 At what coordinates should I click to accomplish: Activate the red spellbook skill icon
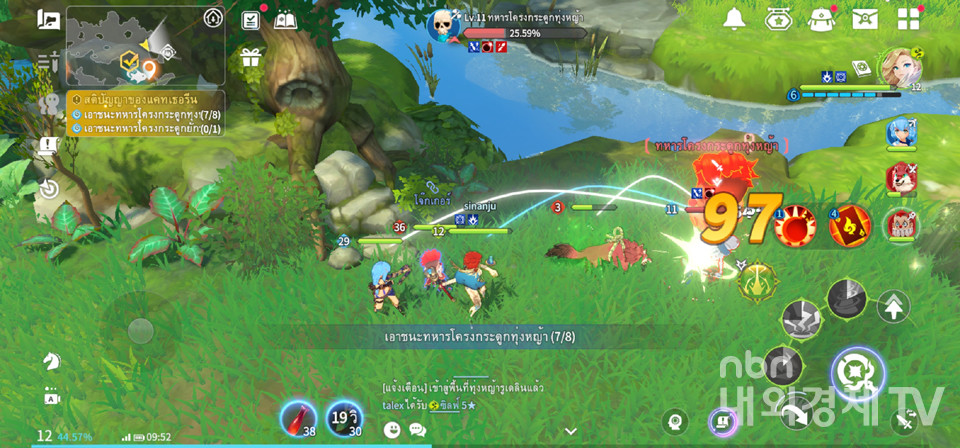coord(850,225)
